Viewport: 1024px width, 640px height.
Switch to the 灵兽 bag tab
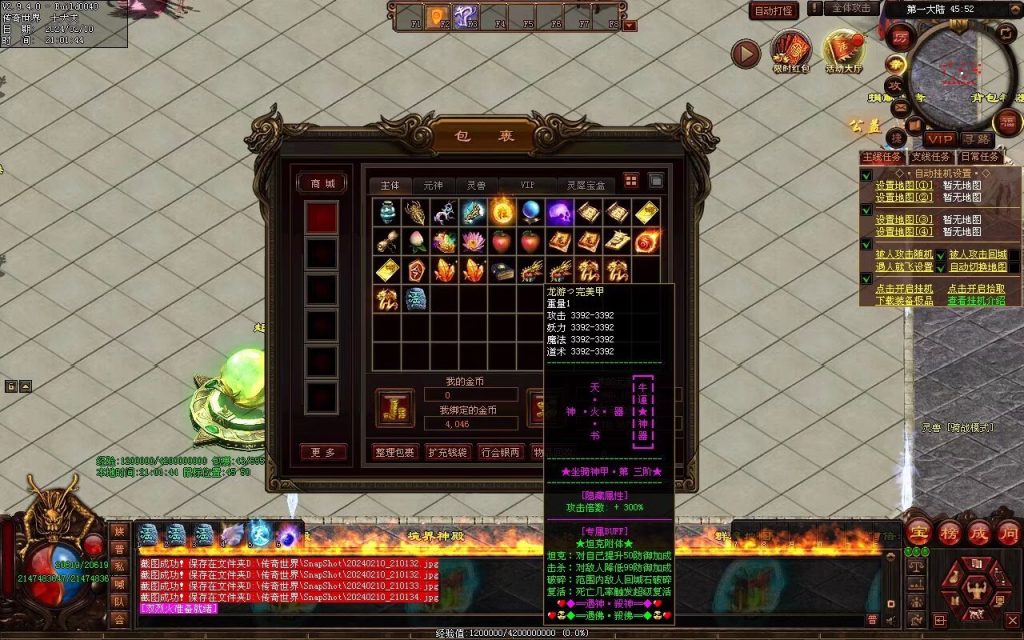[476, 185]
